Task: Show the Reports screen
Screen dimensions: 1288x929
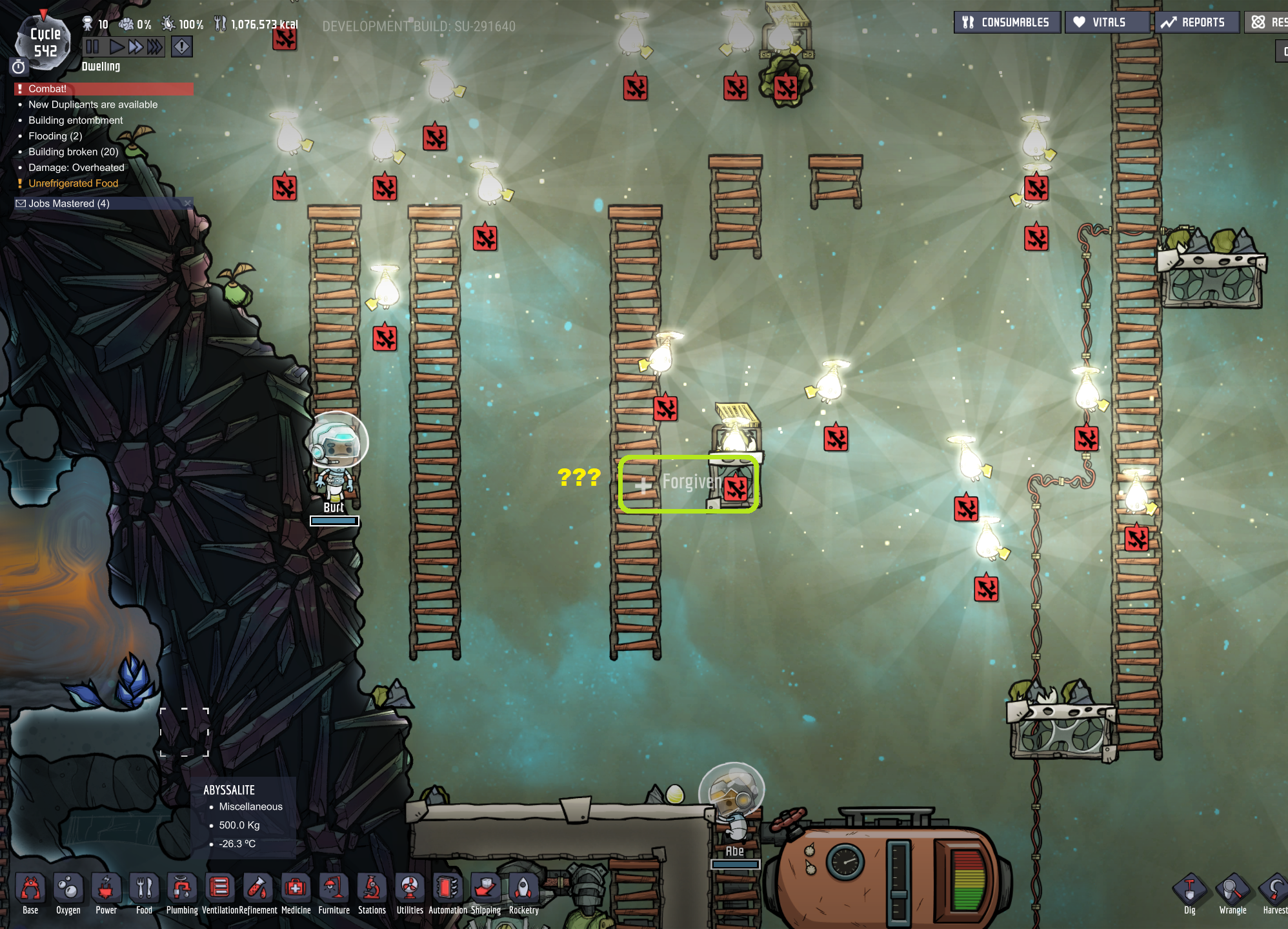Action: pyautogui.click(x=1196, y=23)
